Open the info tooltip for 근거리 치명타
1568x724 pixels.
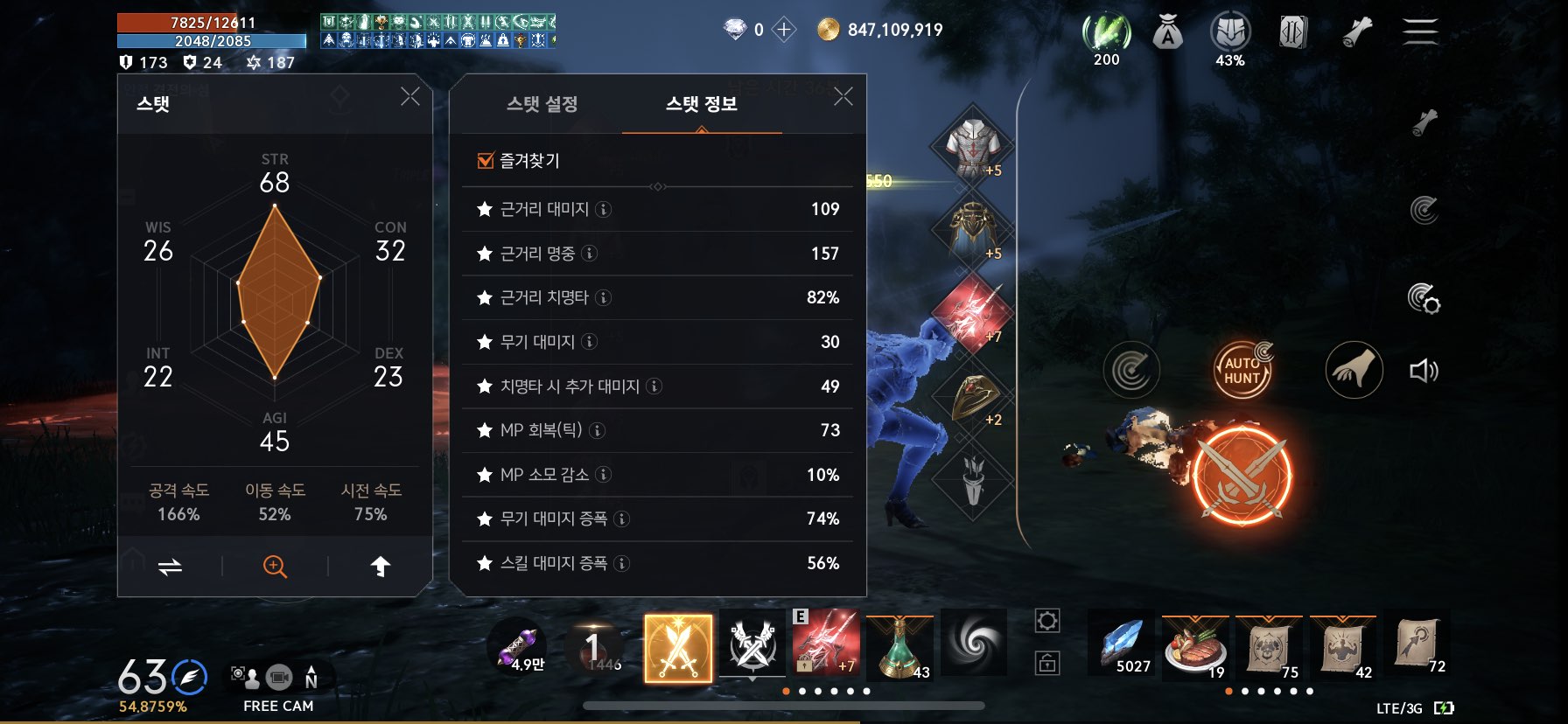point(604,297)
